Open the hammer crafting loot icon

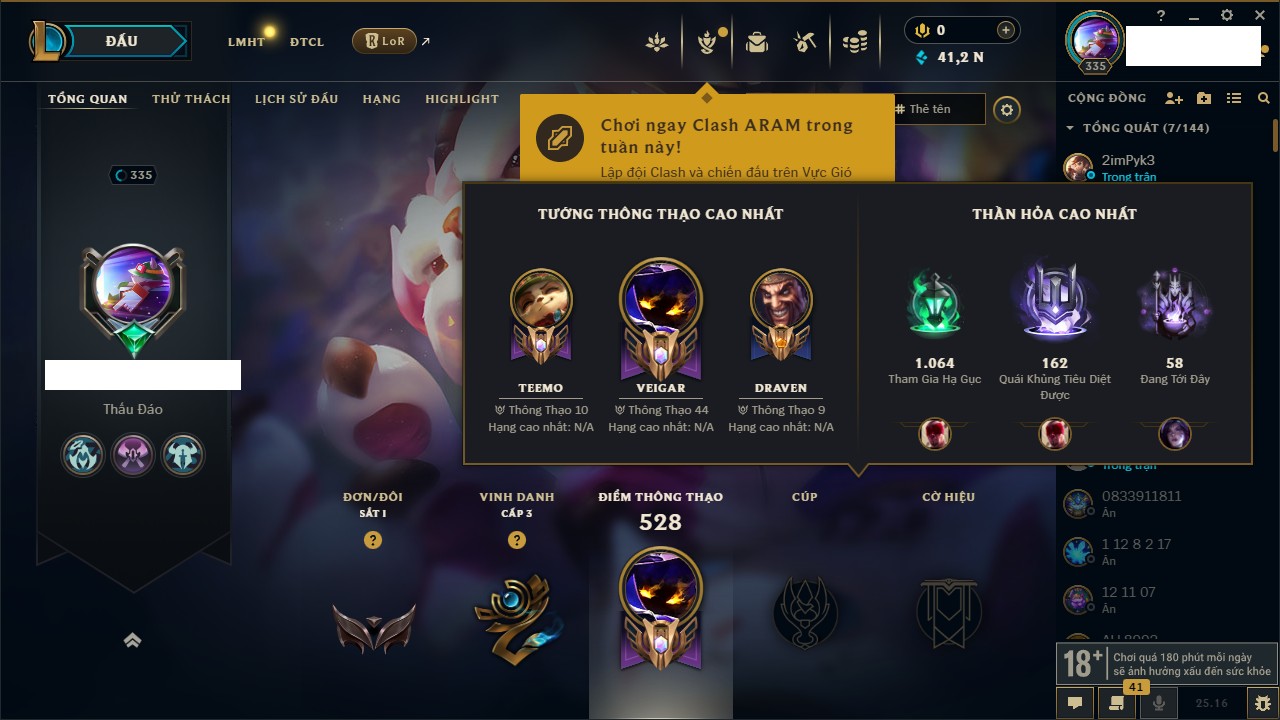coord(805,42)
